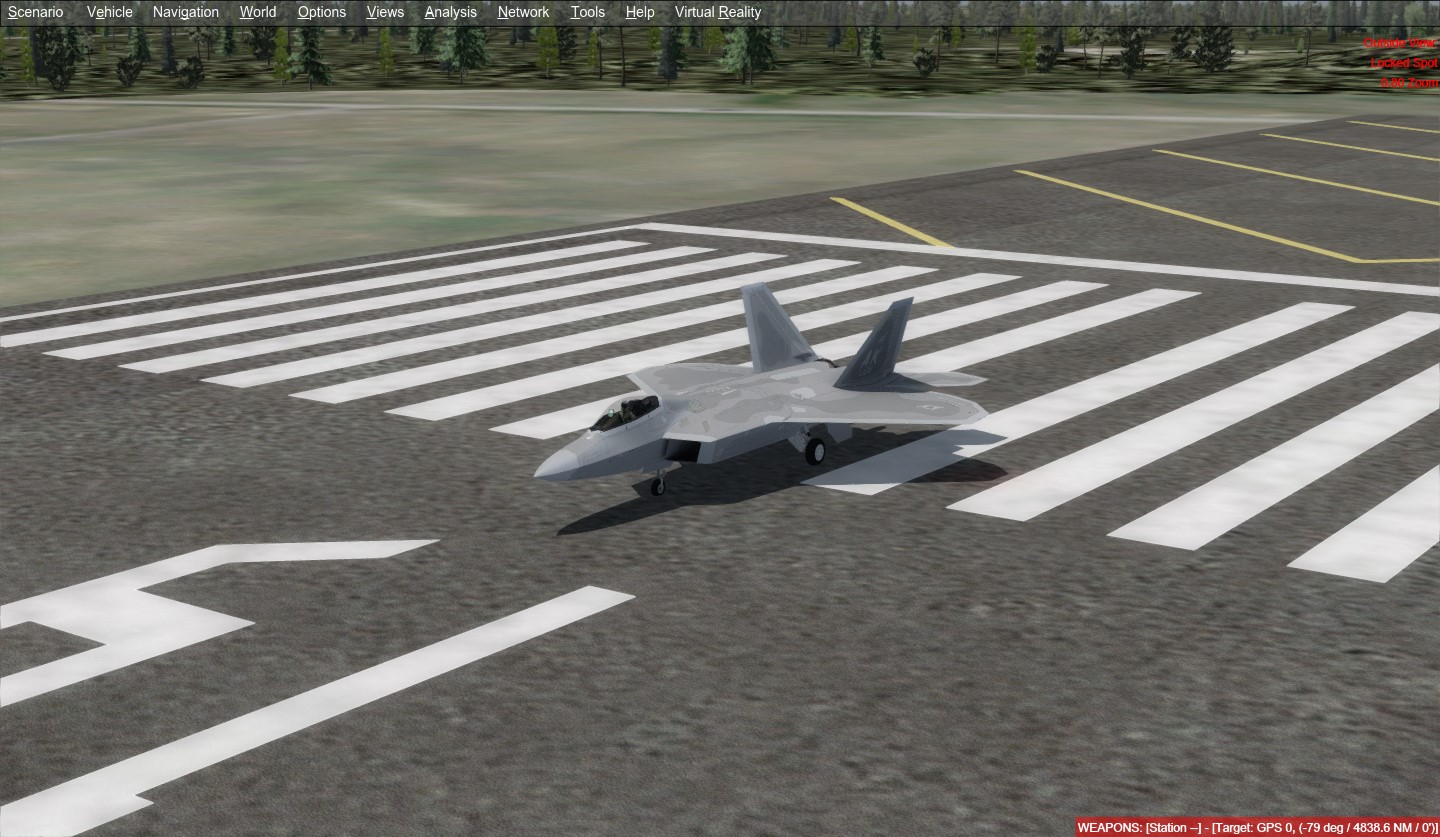
Task: Click the 0.80 Zoom indicator
Action: point(1407,82)
